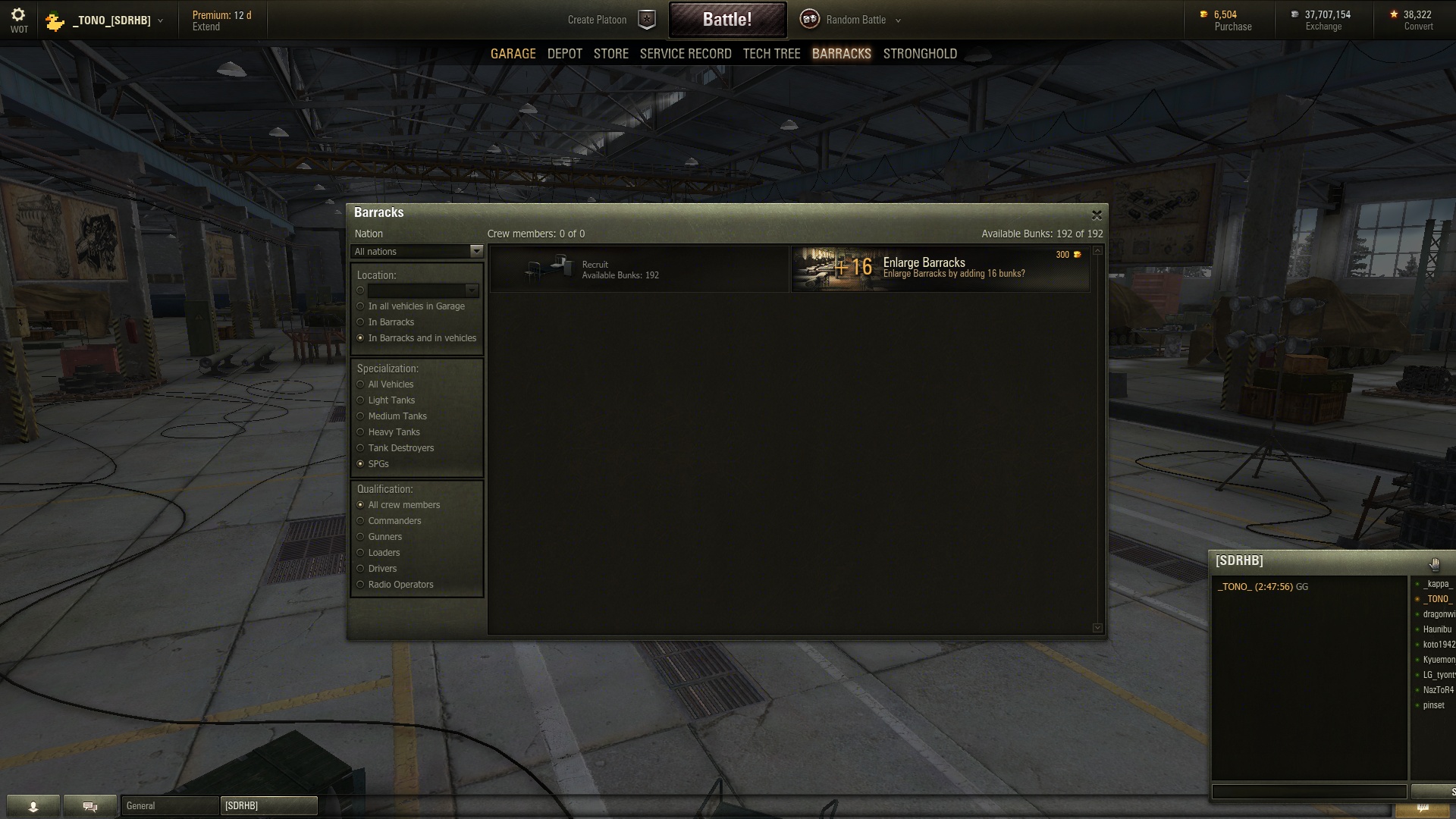Viewport: 1456px width, 819px height.
Task: Go to the Store tab
Action: point(610,54)
